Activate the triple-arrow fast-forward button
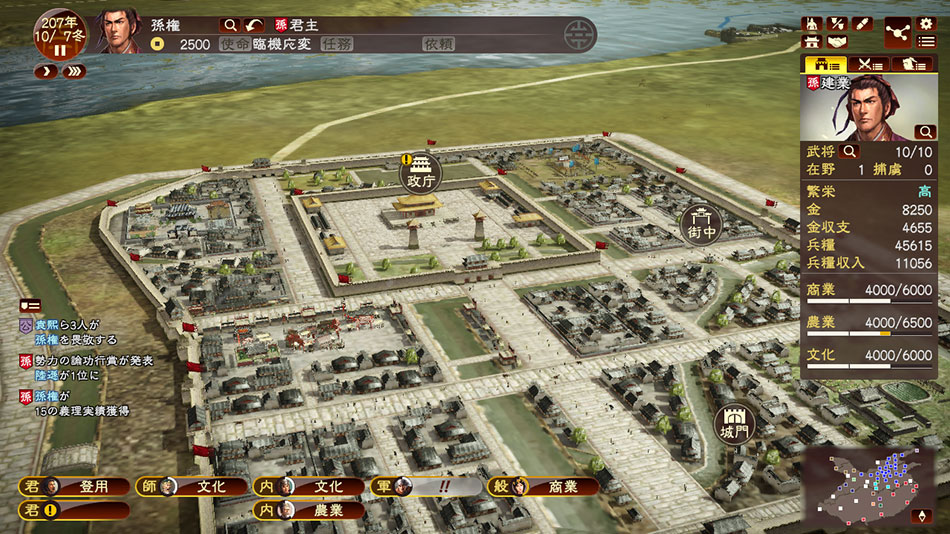 [x=73, y=72]
